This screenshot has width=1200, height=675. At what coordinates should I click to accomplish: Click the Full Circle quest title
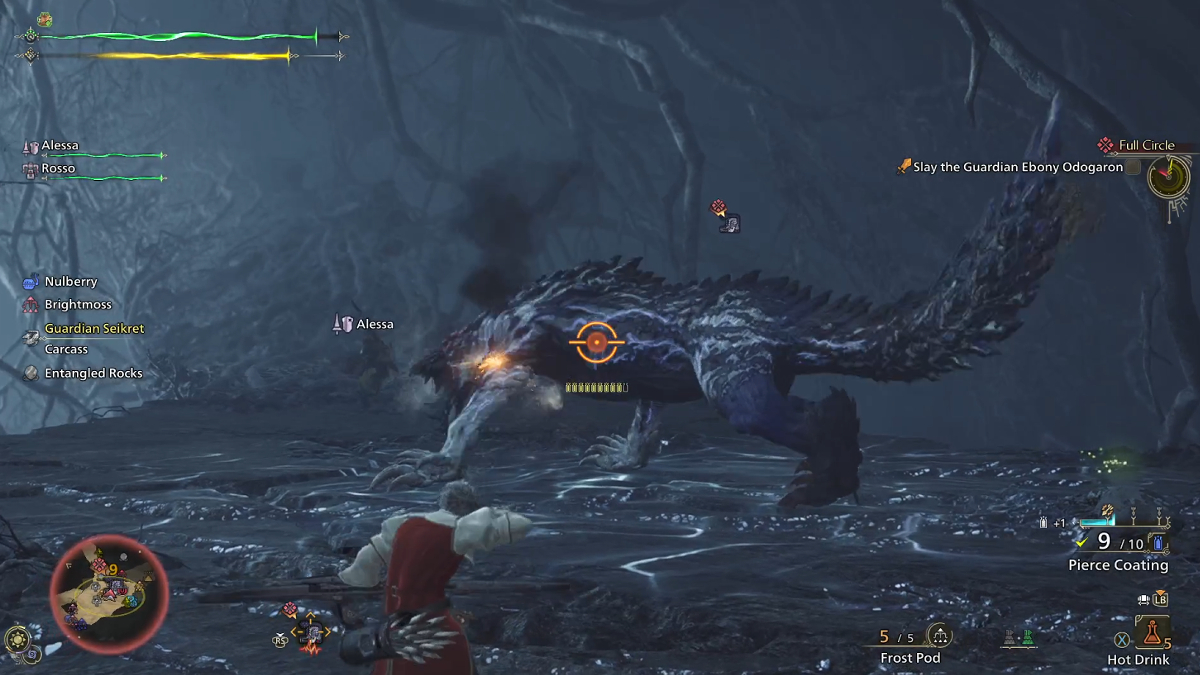click(x=1146, y=146)
